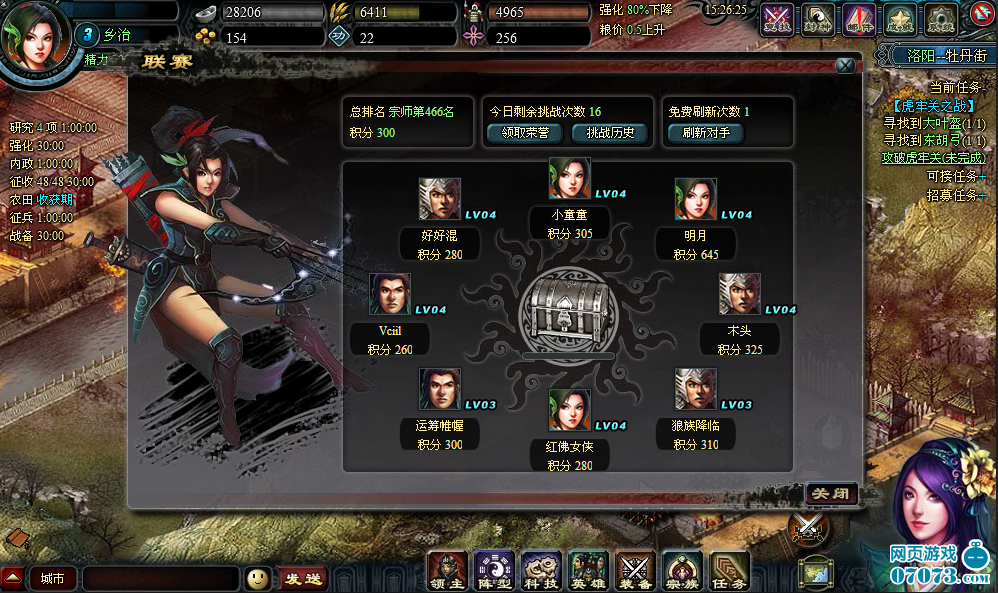
Task: Click the 关闭 close button
Action: pos(831,494)
